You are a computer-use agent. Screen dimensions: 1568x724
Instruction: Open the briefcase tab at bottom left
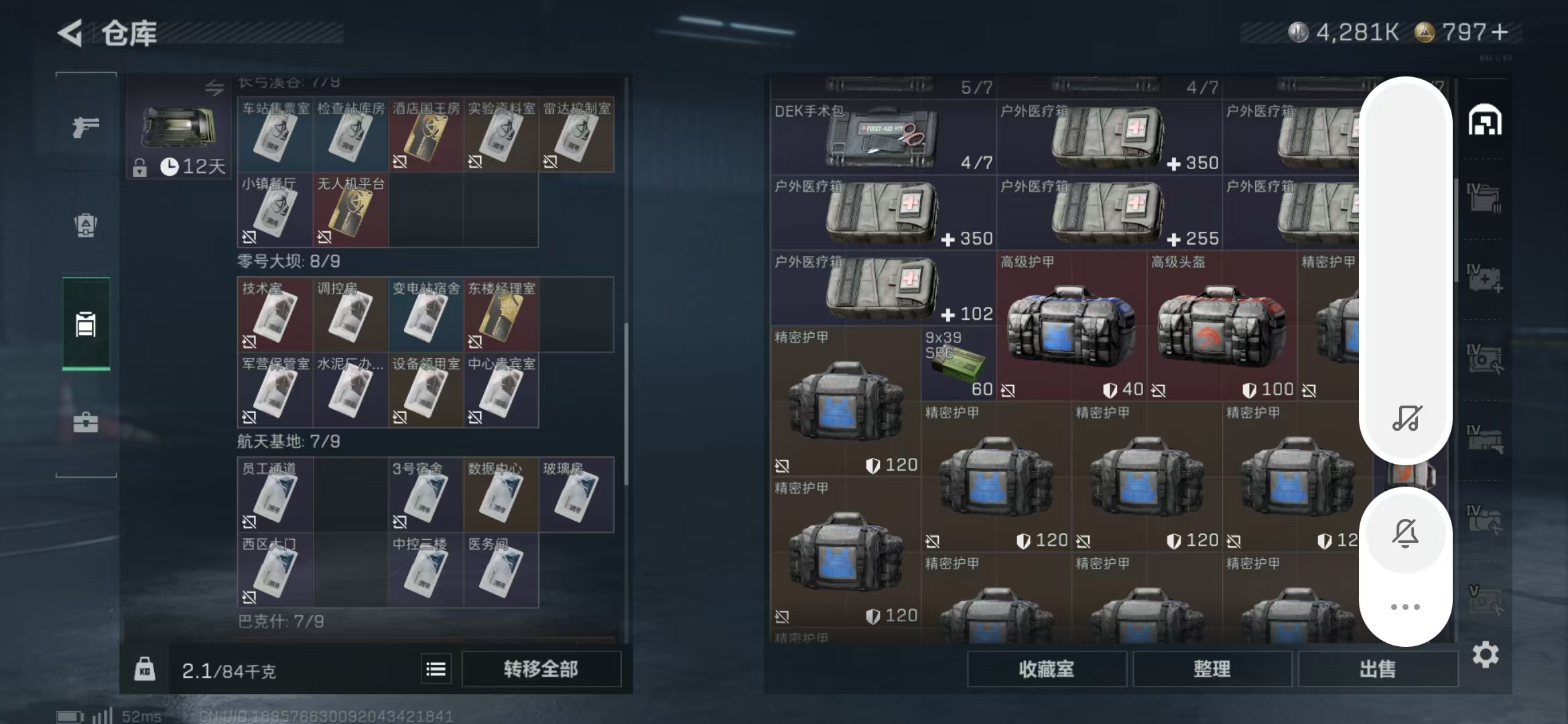click(x=86, y=422)
